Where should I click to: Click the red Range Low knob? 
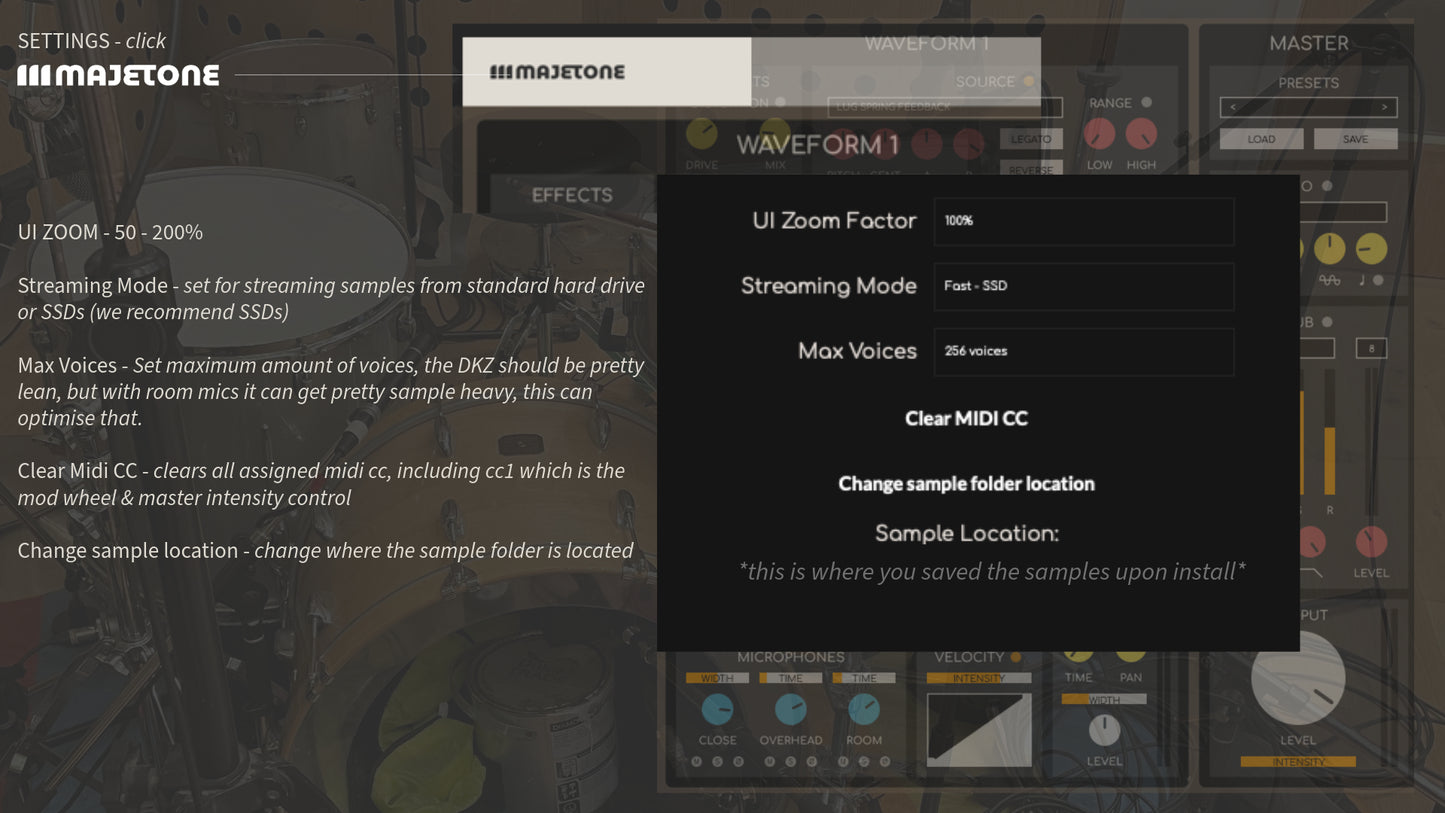[x=1100, y=133]
